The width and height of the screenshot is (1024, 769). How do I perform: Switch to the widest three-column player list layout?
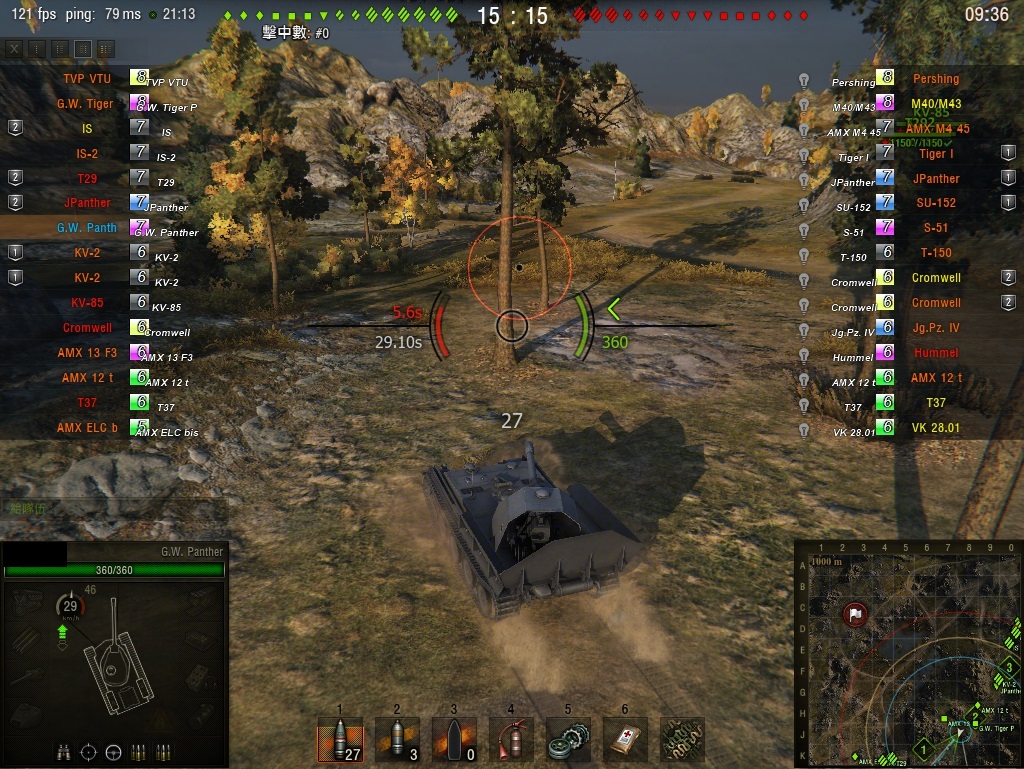click(105, 48)
